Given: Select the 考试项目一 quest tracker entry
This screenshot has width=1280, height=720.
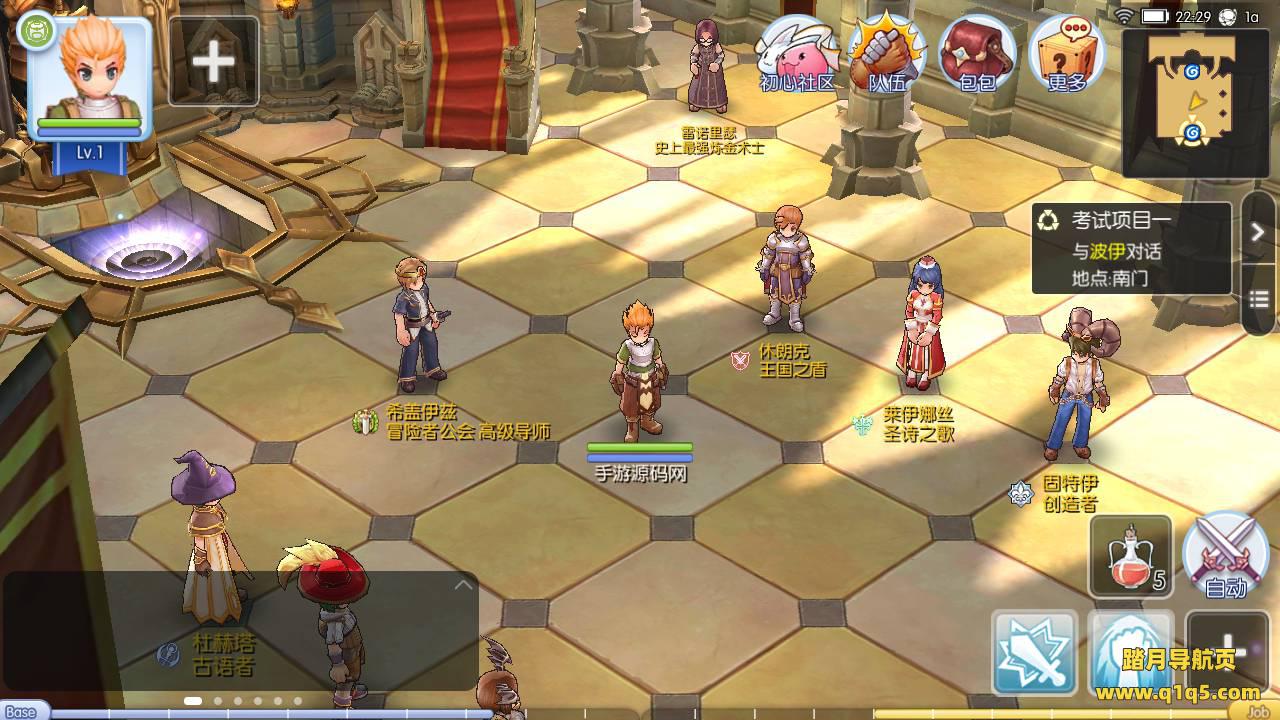Looking at the screenshot, I should [1131, 249].
